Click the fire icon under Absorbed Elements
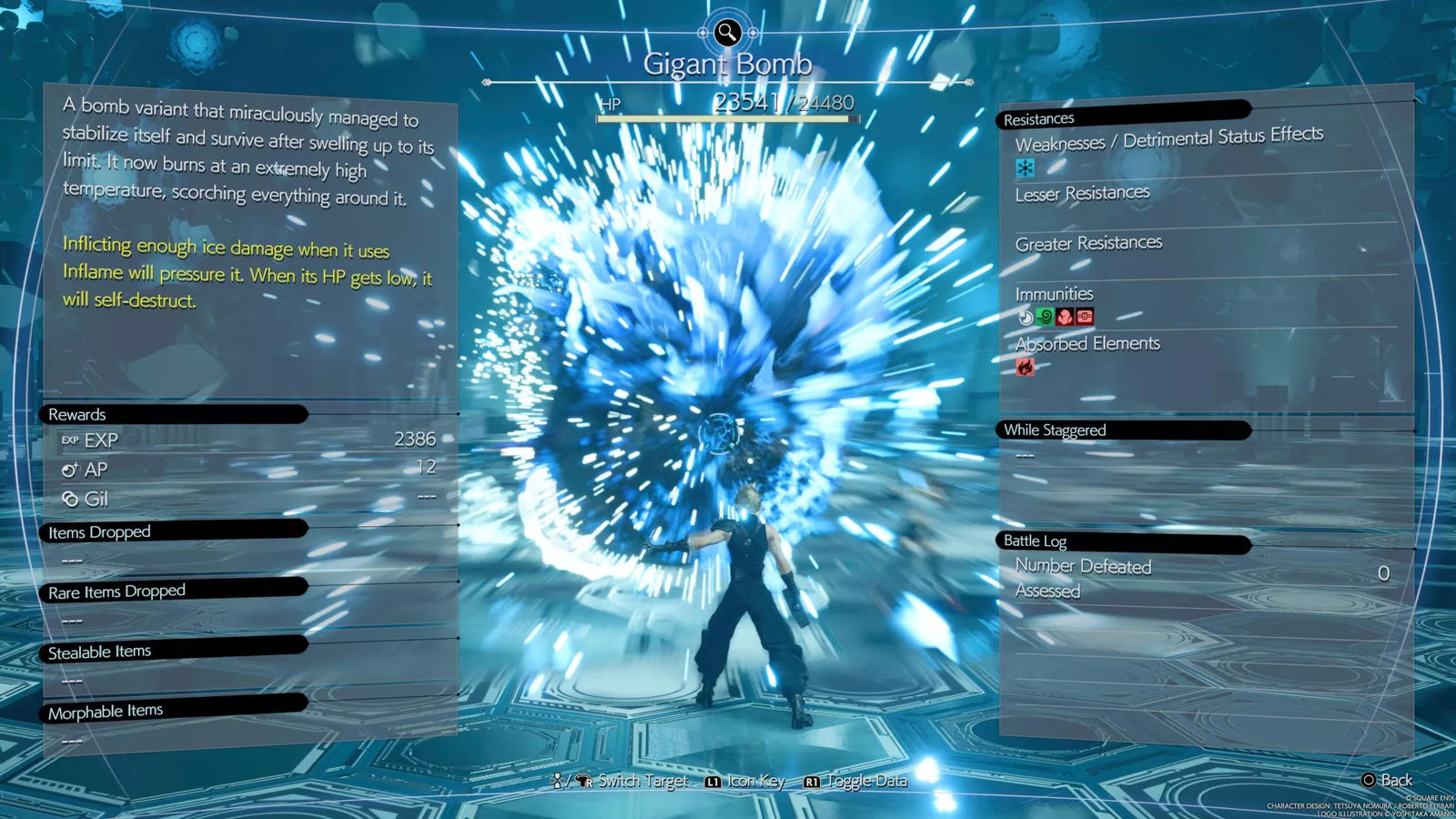 coord(1026,368)
